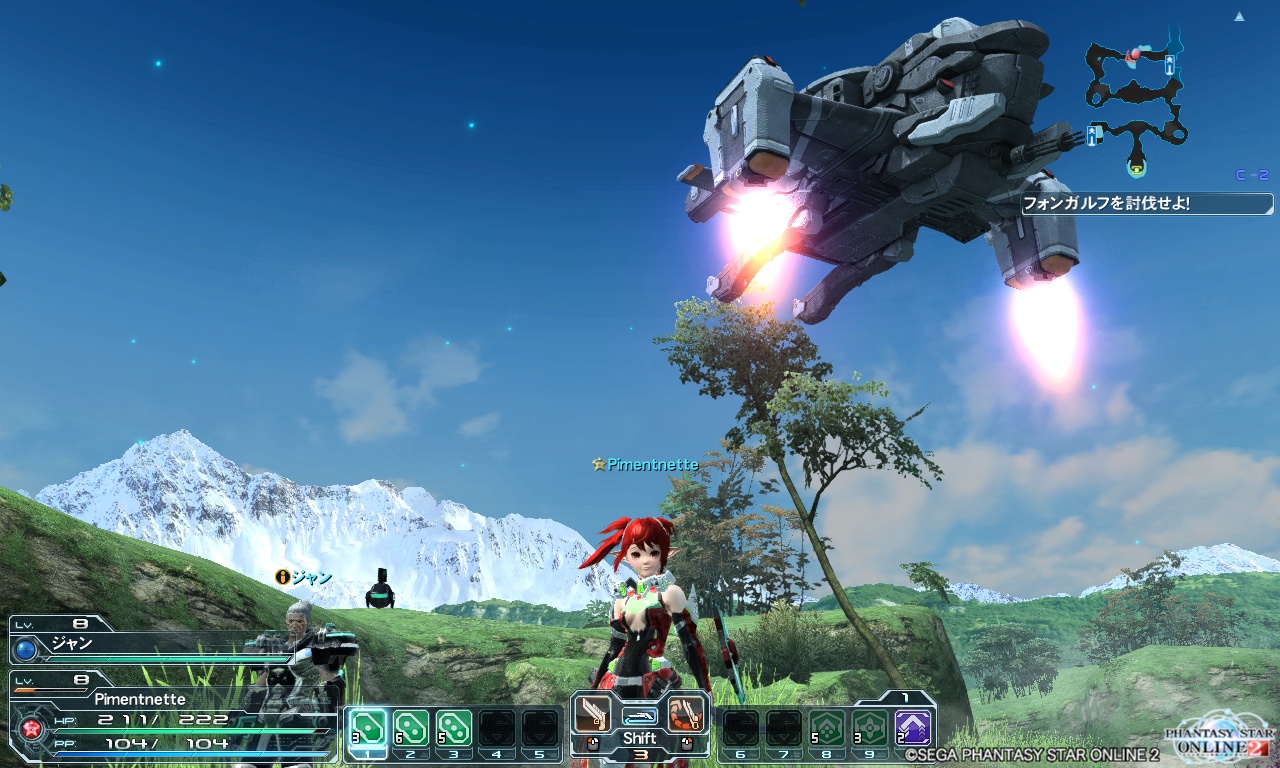Use the green item in slot 9
The image size is (1280, 768).
[869, 727]
